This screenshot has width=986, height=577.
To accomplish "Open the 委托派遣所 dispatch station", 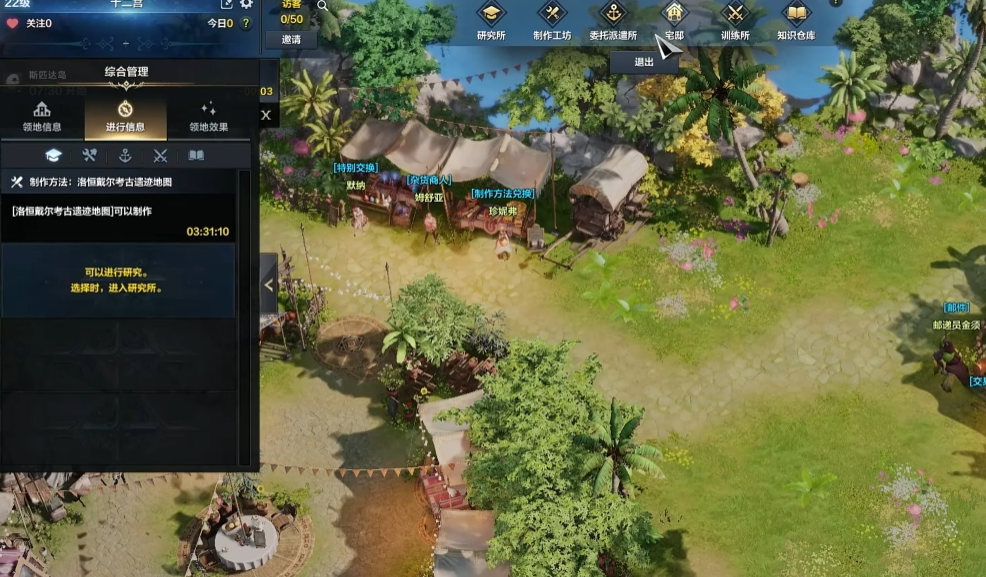I will [x=613, y=20].
